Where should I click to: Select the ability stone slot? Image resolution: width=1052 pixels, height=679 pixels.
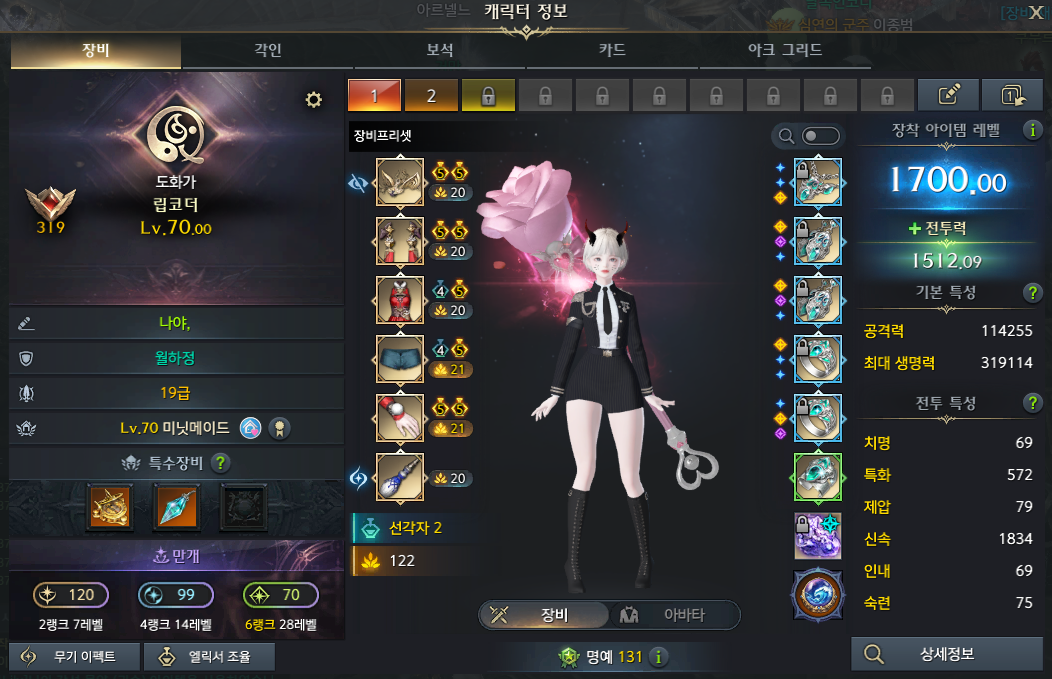pos(817,536)
